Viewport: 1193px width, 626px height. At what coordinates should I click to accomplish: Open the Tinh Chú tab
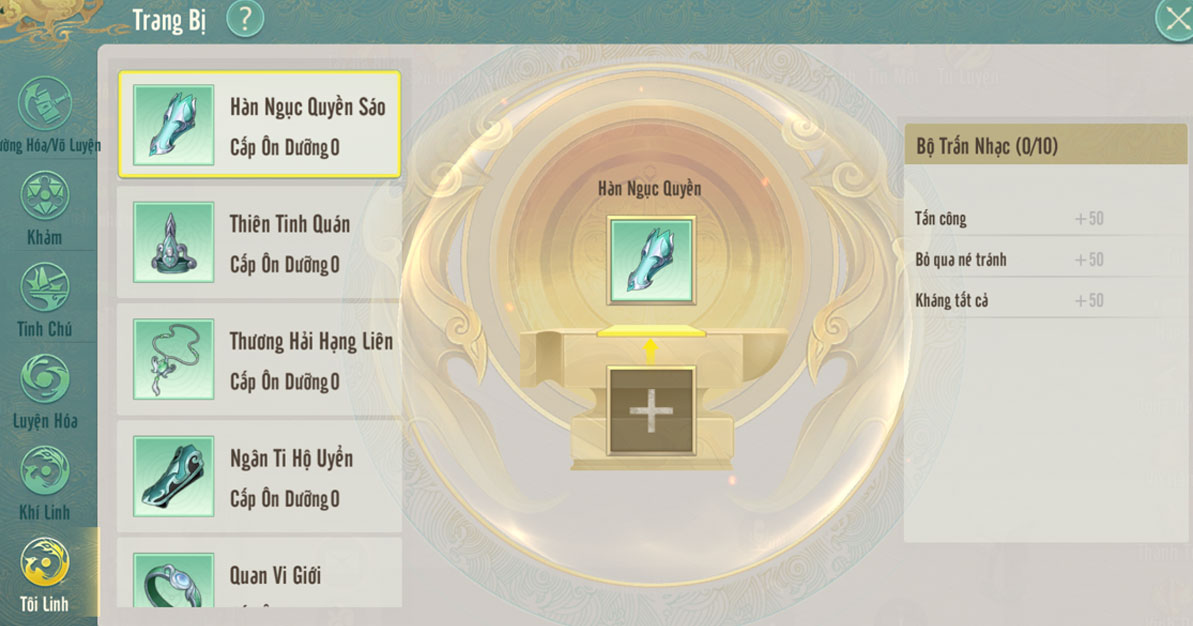tap(45, 299)
